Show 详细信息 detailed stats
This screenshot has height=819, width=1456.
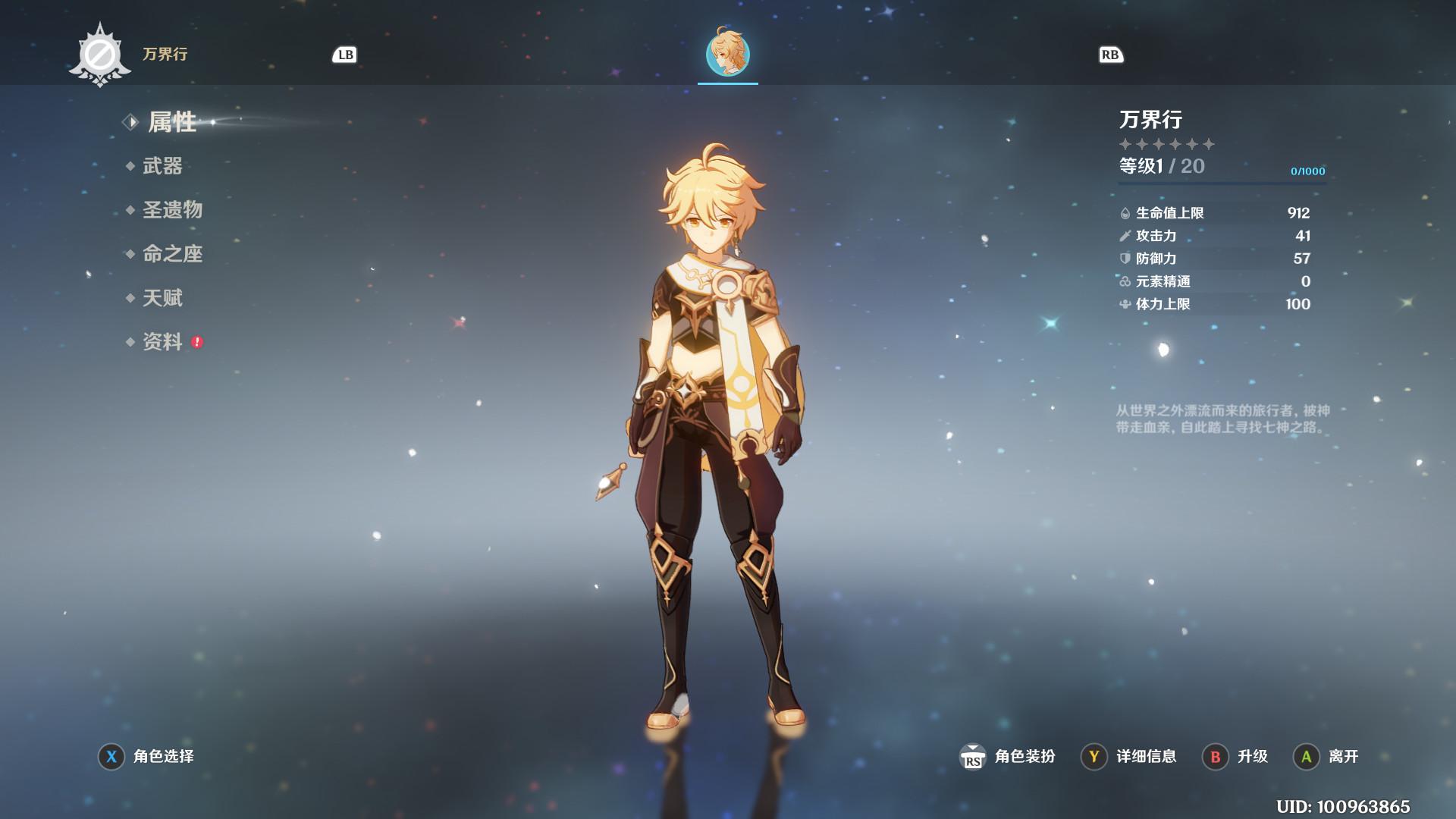pos(1130,756)
